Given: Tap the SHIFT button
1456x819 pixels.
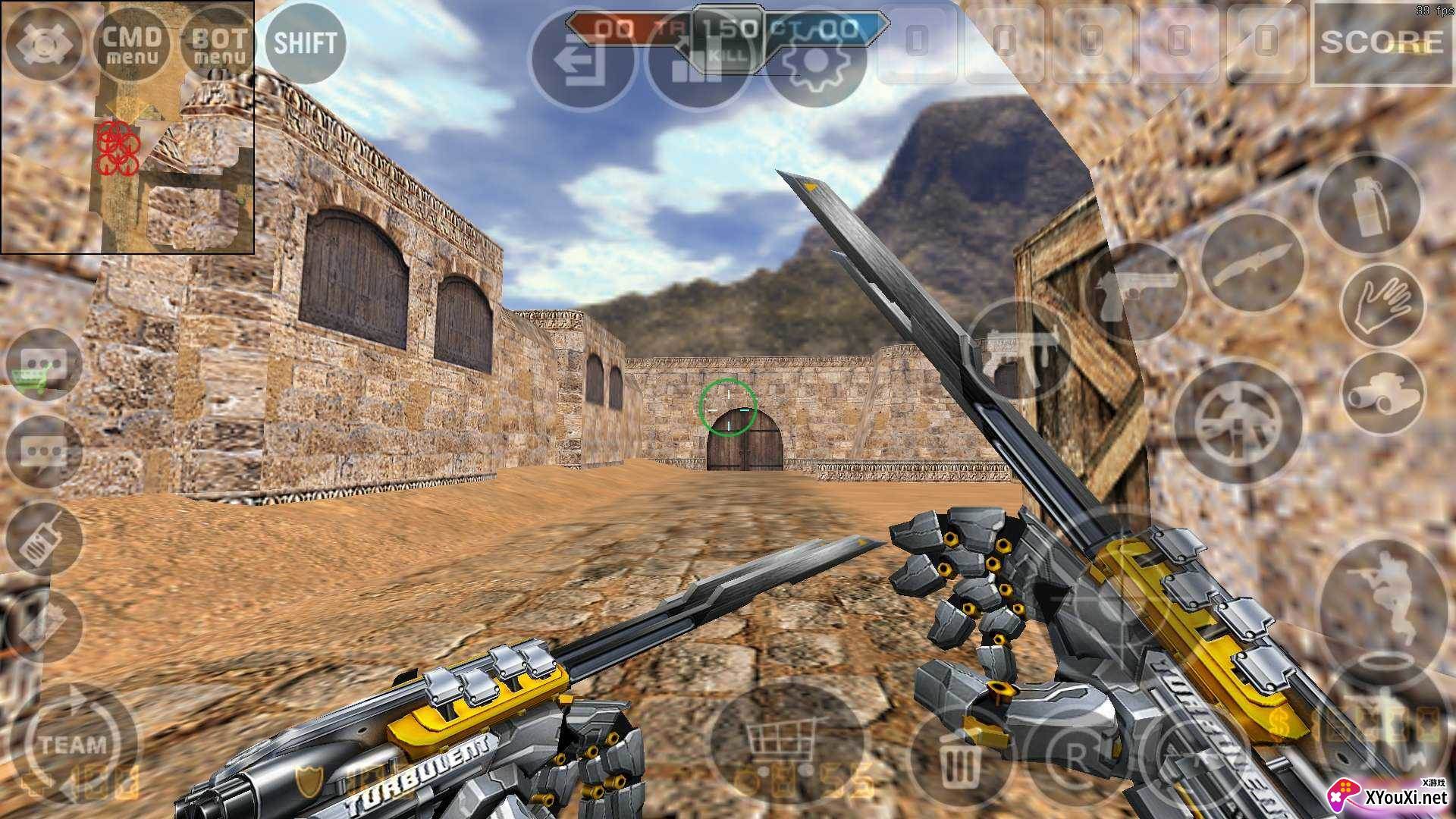Looking at the screenshot, I should 305,43.
